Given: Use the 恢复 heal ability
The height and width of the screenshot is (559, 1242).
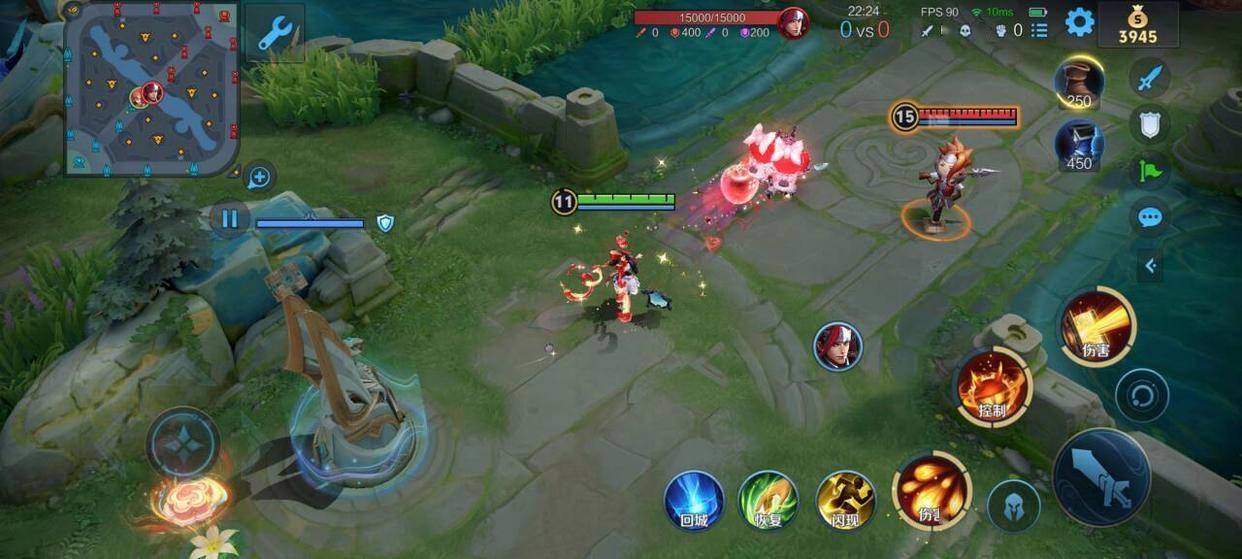Looking at the screenshot, I should [x=767, y=500].
